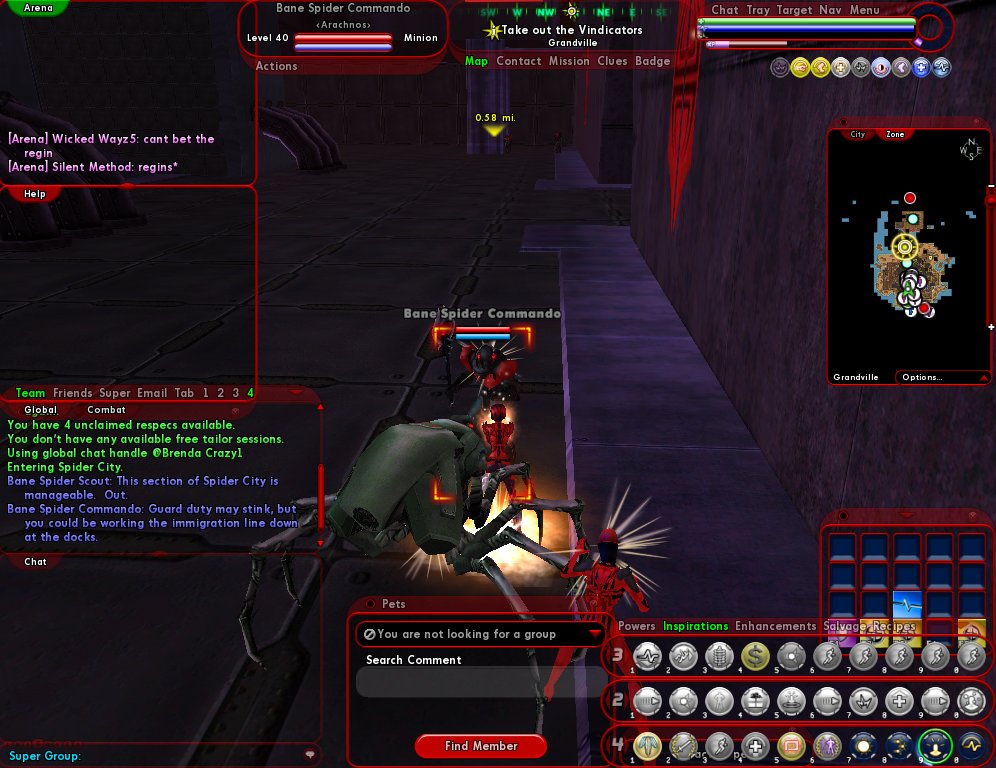
Task: Select the Search Comment text field
Action: pyautogui.click(x=480, y=682)
